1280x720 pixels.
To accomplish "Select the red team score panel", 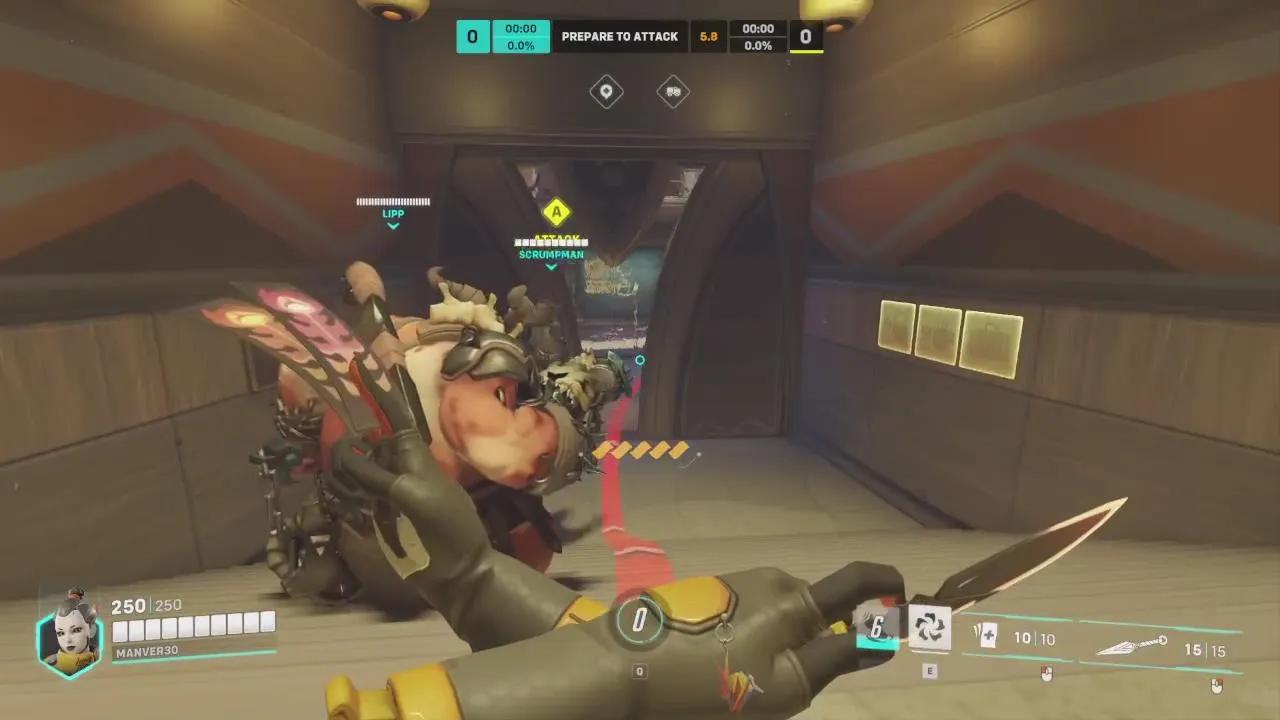I will coord(805,36).
